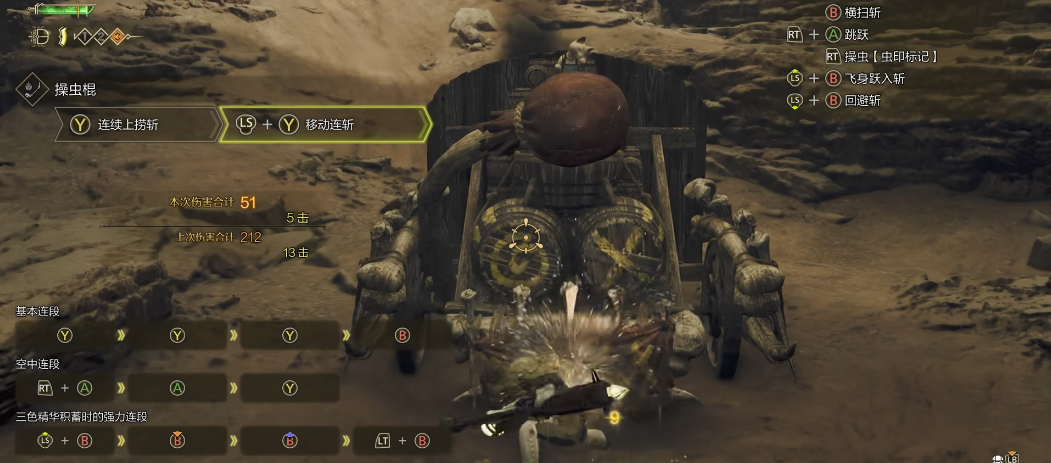This screenshot has height=463, width=1051.
Task: Choose the 连续上捞斩 combo step
Action: 135,125
